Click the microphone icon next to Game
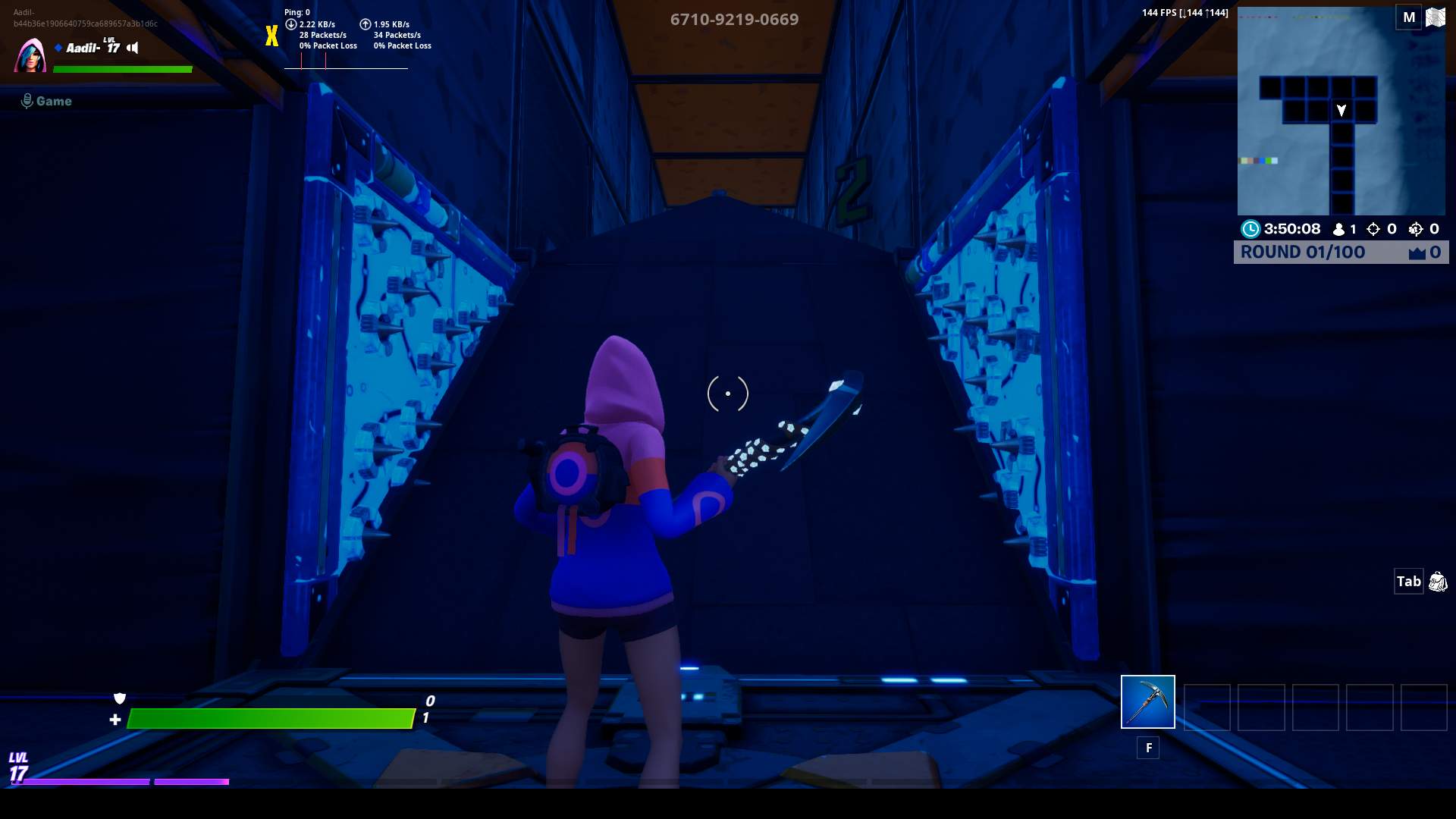 point(27,99)
